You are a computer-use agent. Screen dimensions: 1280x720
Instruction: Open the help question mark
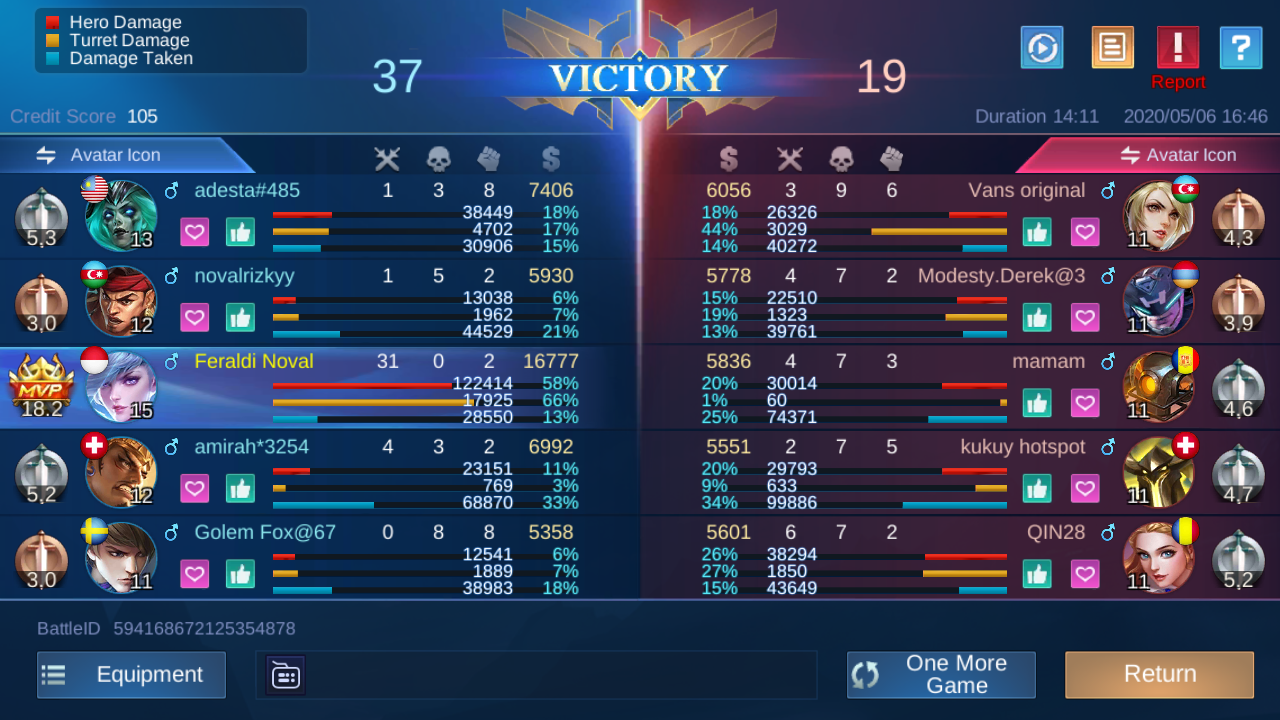point(1240,48)
